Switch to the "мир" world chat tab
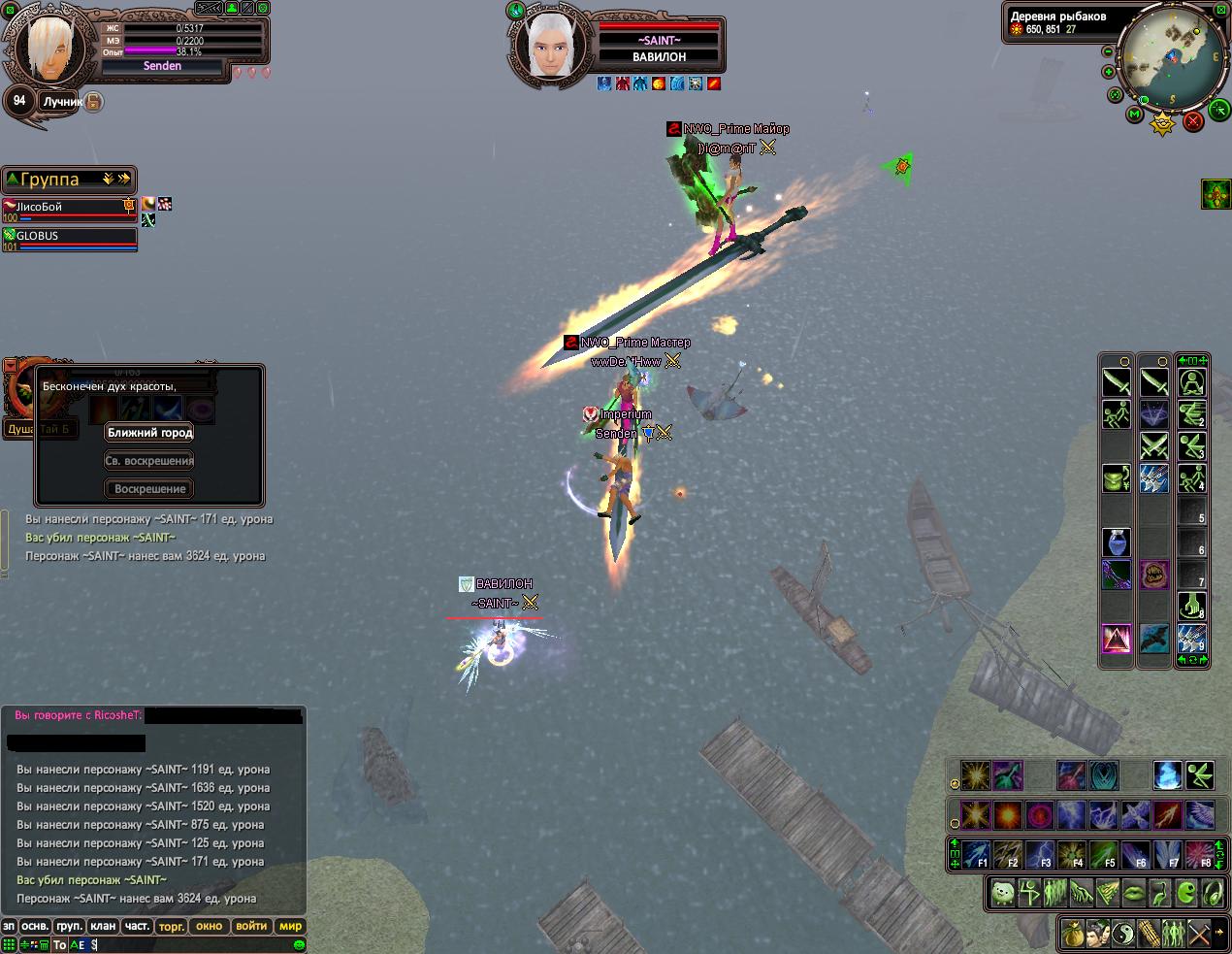Image resolution: width=1232 pixels, height=954 pixels. click(290, 926)
